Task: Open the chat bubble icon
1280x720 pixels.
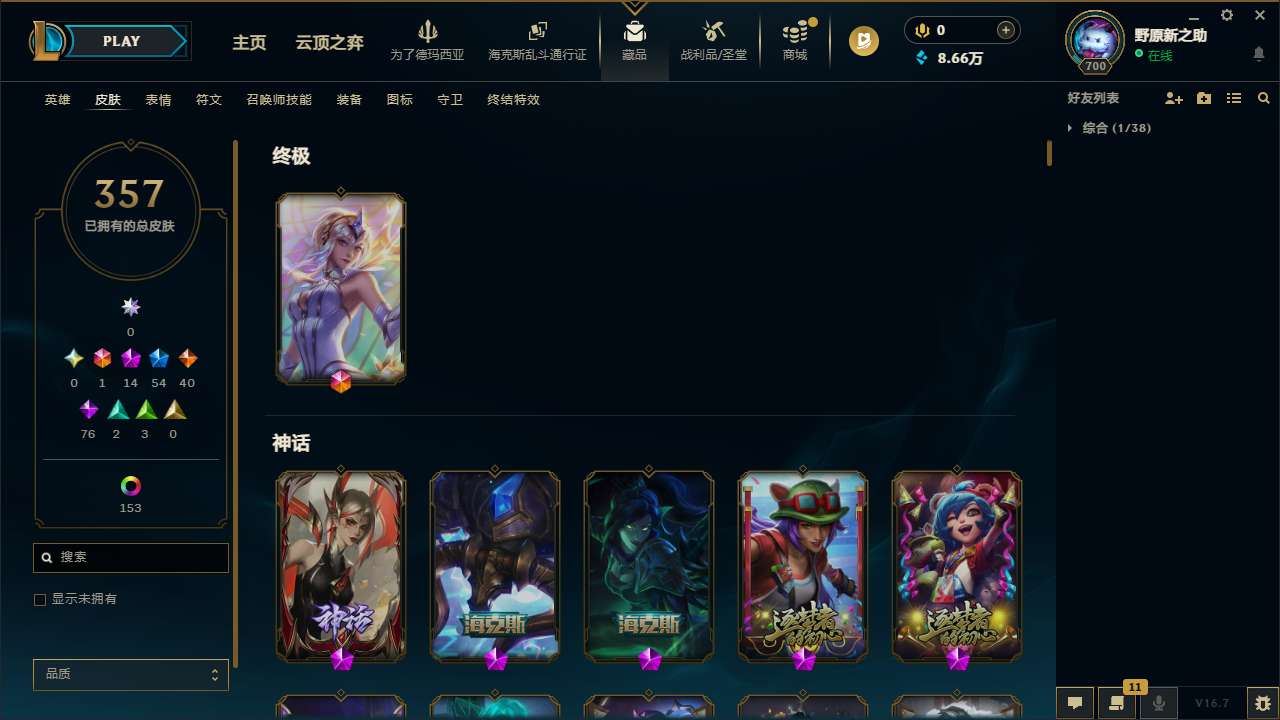Action: 1074,703
